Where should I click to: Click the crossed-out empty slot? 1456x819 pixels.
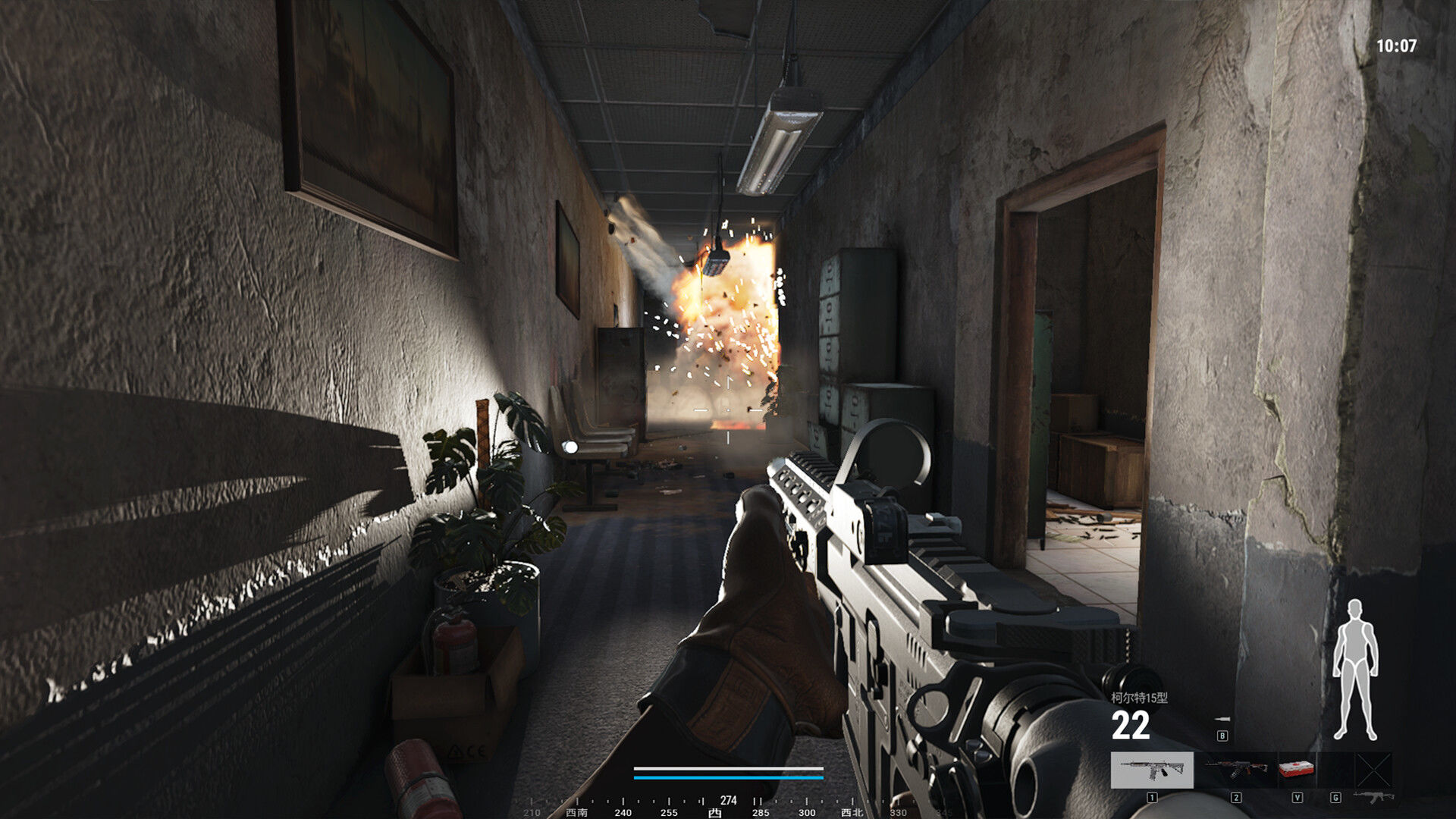pos(1373,770)
